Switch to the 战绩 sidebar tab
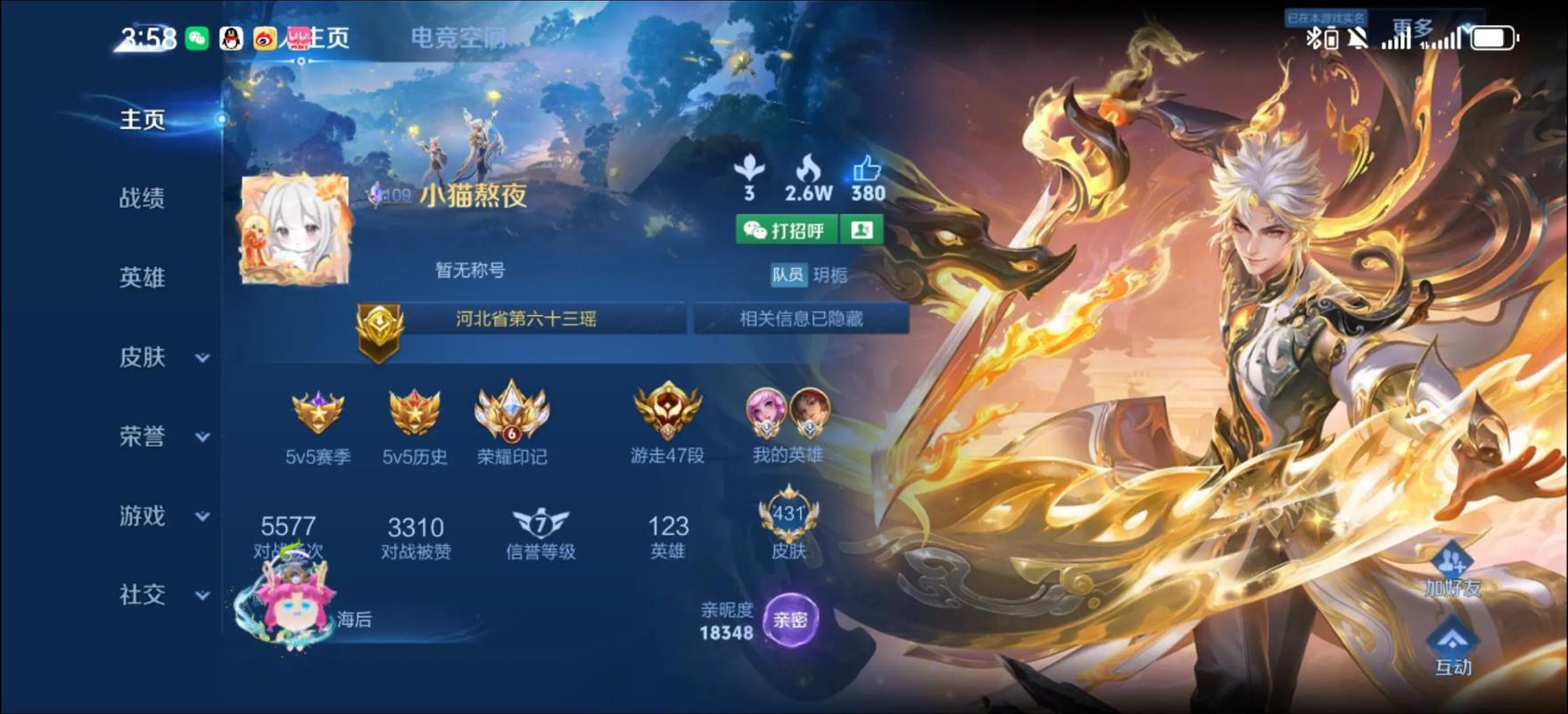The height and width of the screenshot is (714, 1568). tap(143, 198)
